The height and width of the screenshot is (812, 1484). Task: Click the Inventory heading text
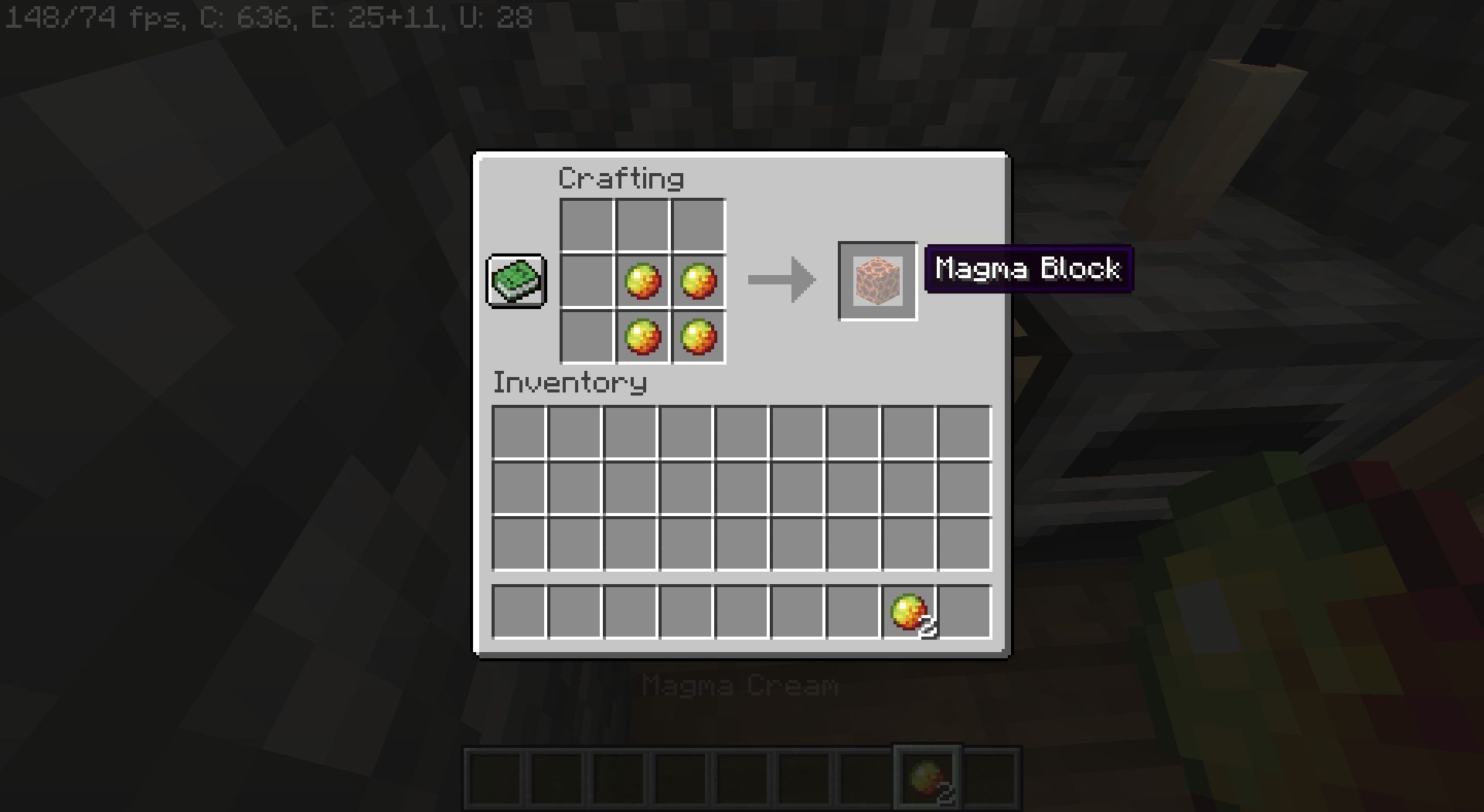570,382
